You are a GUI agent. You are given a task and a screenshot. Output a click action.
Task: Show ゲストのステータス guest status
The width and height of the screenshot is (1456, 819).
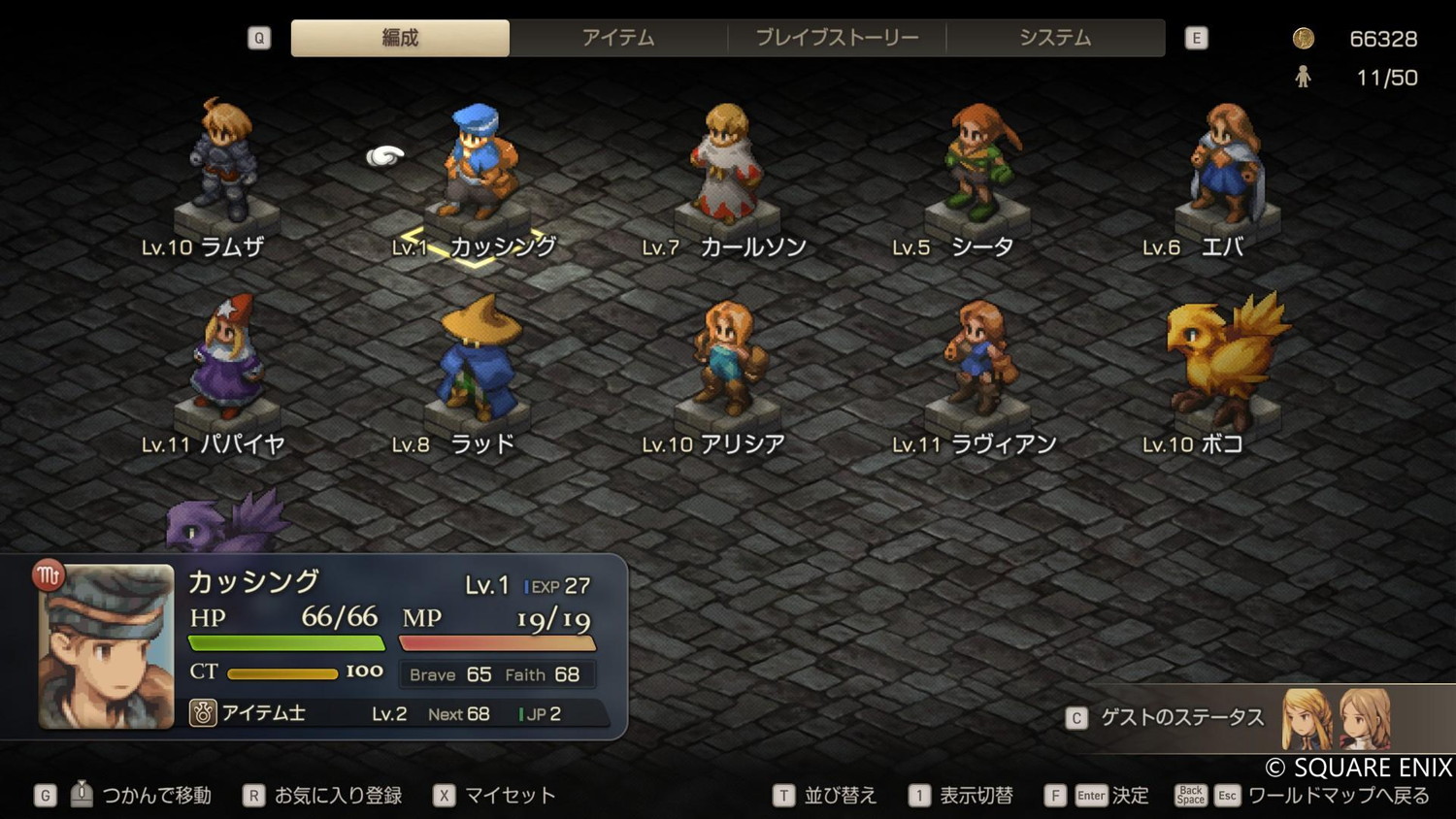pos(1181,718)
